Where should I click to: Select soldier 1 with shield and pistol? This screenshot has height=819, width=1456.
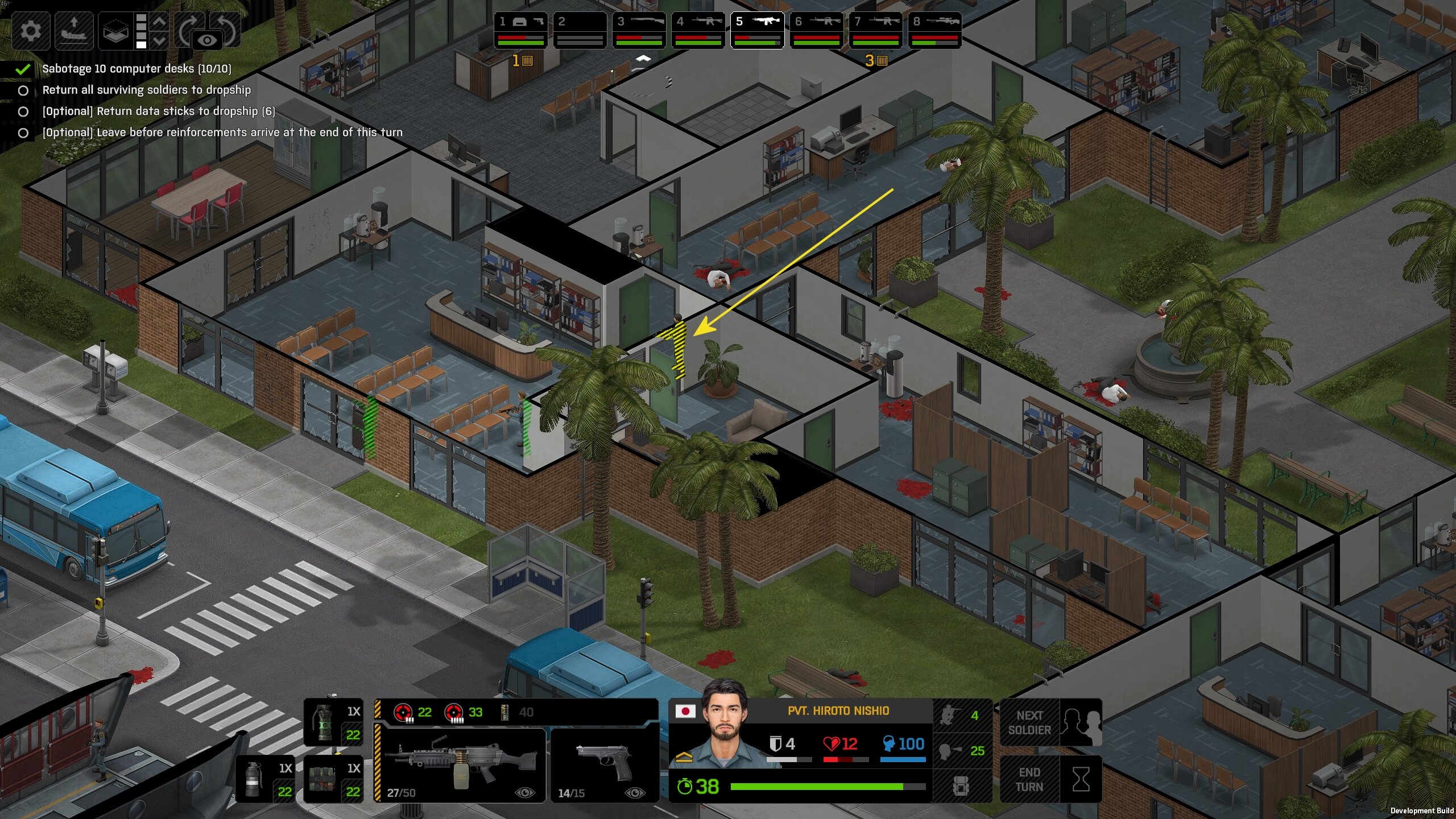(520, 30)
